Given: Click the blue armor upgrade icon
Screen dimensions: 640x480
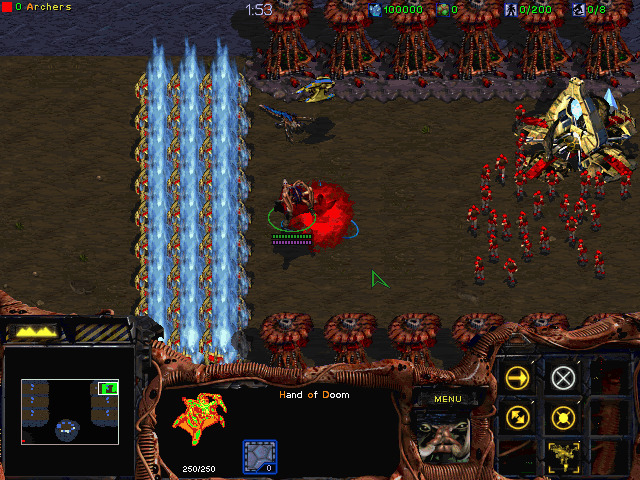Looking at the screenshot, I should click(x=260, y=457).
